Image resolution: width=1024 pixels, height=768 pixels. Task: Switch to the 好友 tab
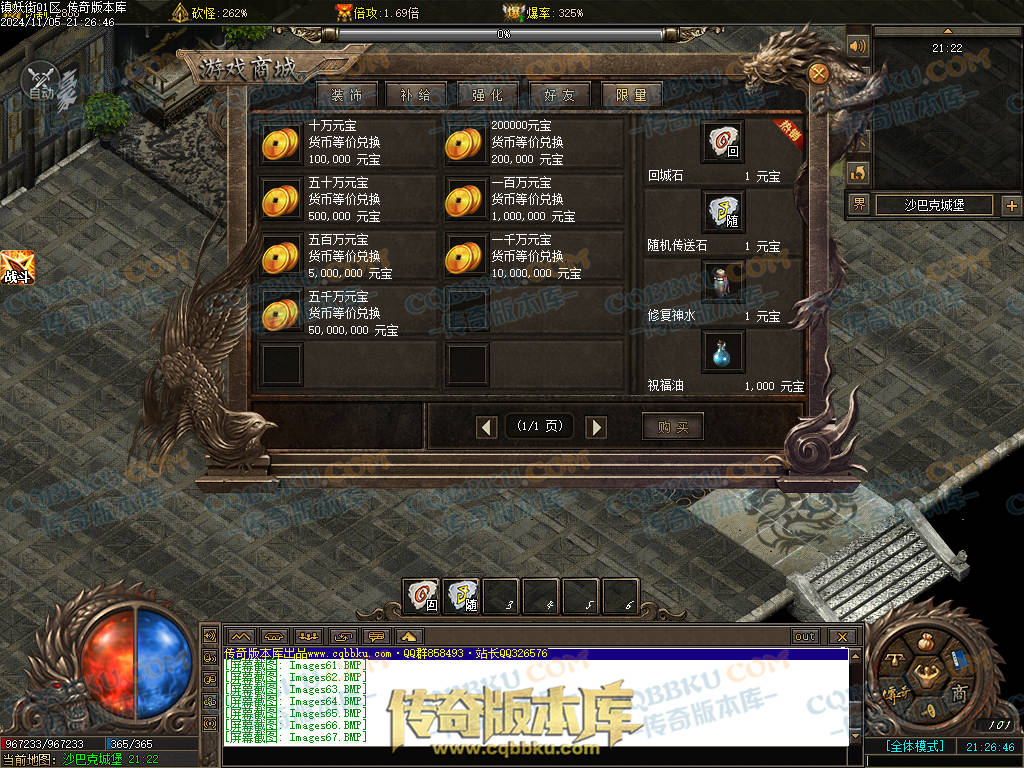tap(559, 95)
